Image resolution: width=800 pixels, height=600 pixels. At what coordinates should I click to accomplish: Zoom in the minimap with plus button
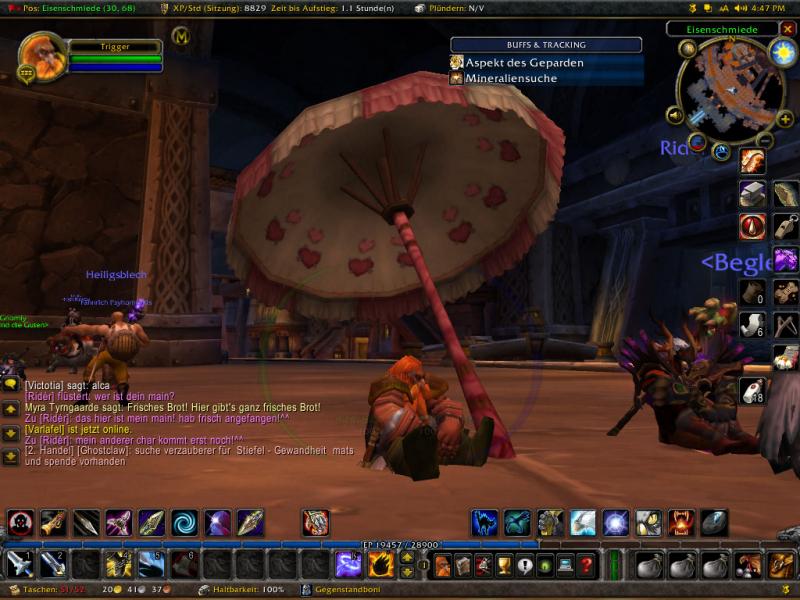click(785, 119)
